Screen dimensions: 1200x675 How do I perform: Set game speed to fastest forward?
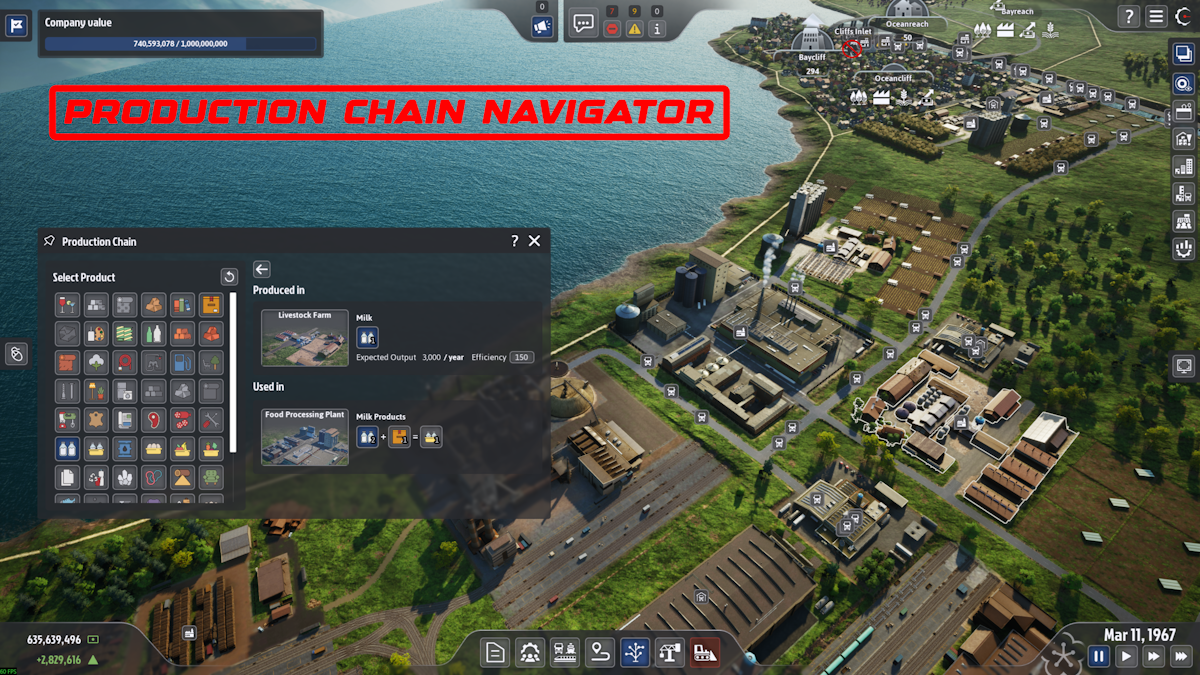tap(1181, 656)
